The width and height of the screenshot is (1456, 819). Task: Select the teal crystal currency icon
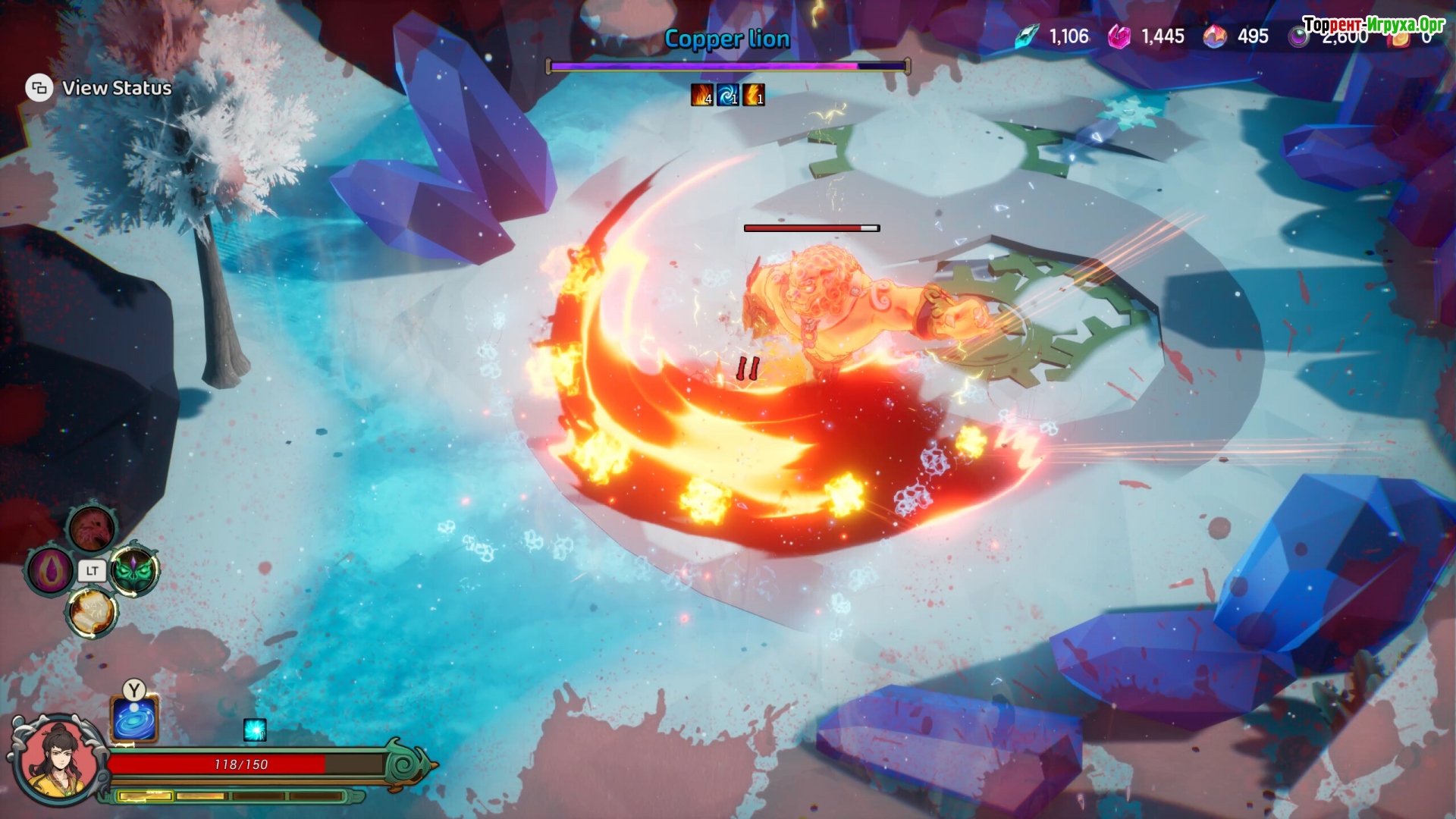1028,36
